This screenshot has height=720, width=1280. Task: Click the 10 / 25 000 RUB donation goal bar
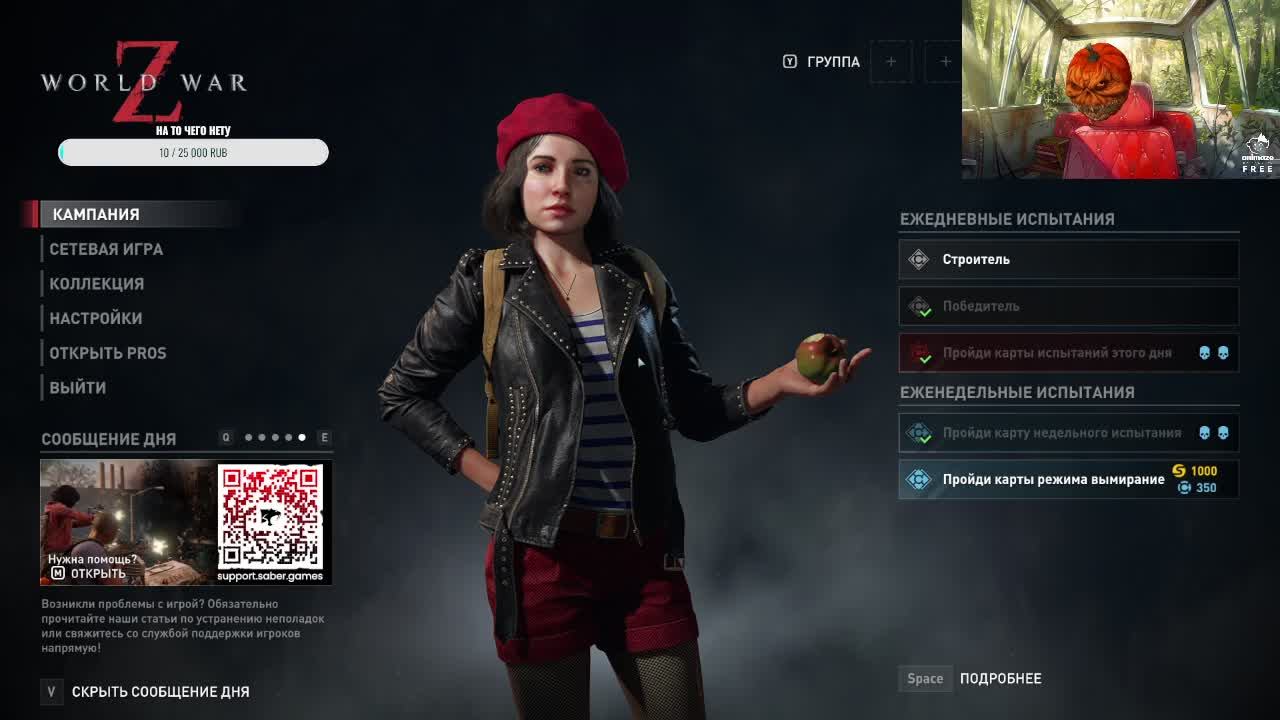click(x=193, y=153)
